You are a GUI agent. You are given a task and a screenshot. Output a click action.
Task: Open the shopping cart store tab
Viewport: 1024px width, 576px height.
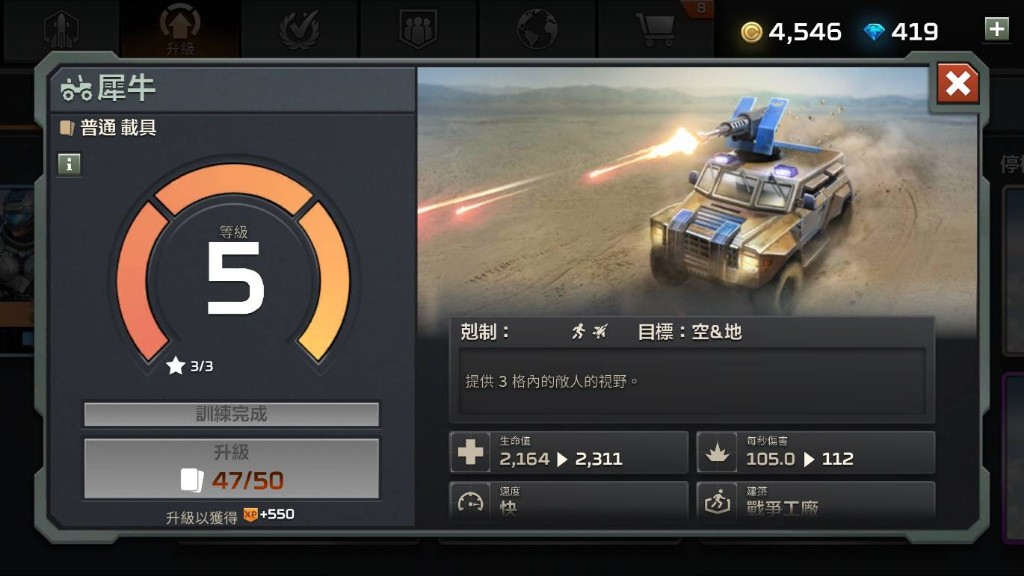(x=656, y=29)
